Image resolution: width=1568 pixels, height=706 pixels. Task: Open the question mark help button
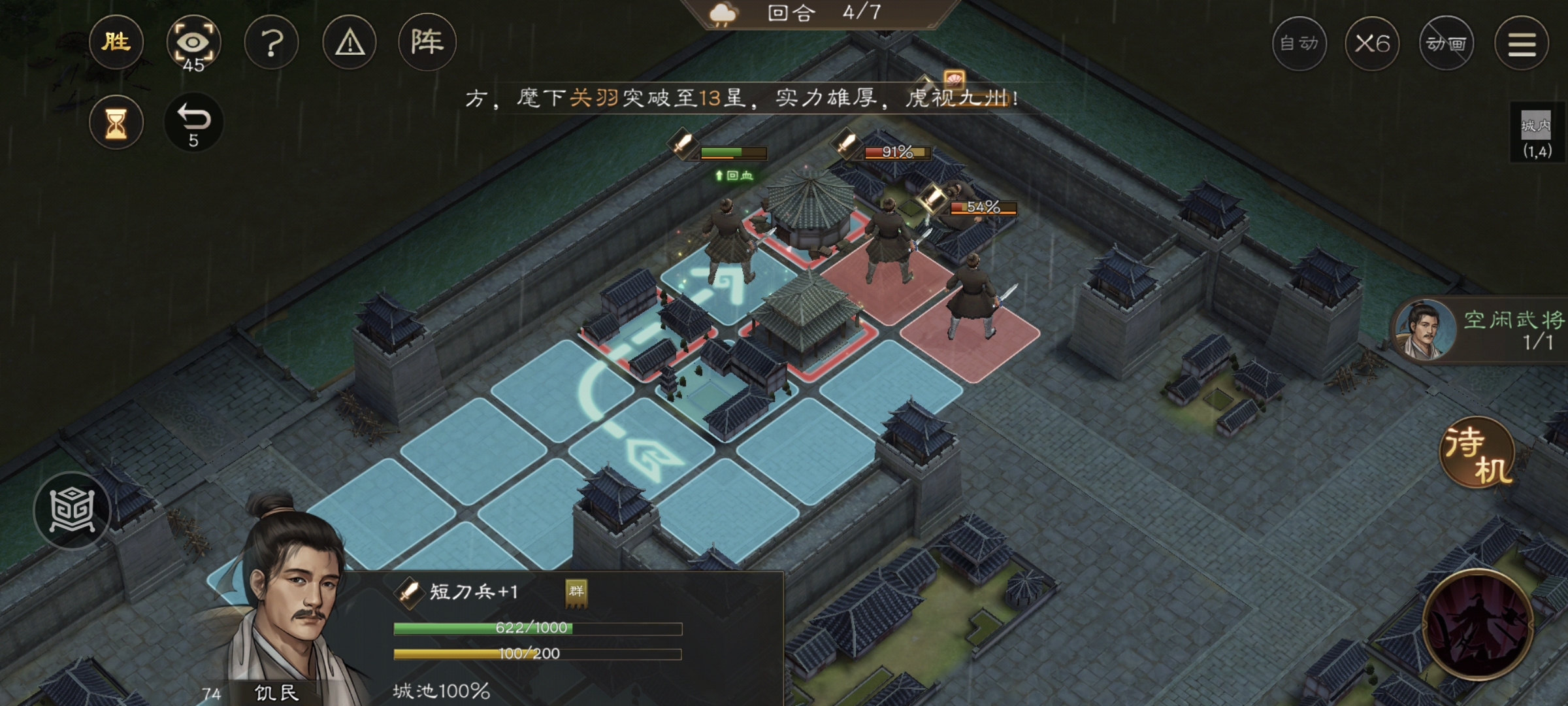272,43
